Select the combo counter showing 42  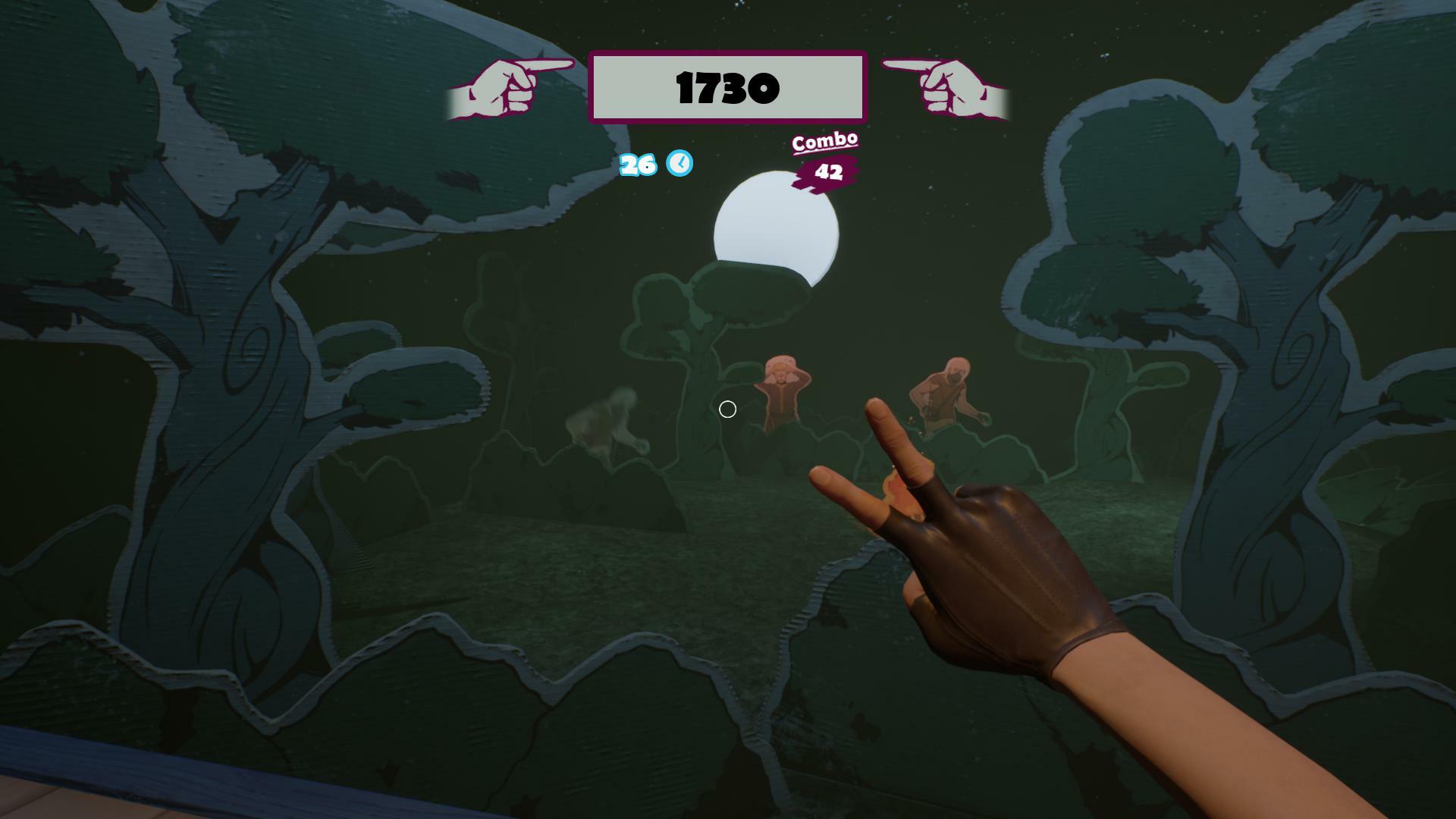pos(827,173)
